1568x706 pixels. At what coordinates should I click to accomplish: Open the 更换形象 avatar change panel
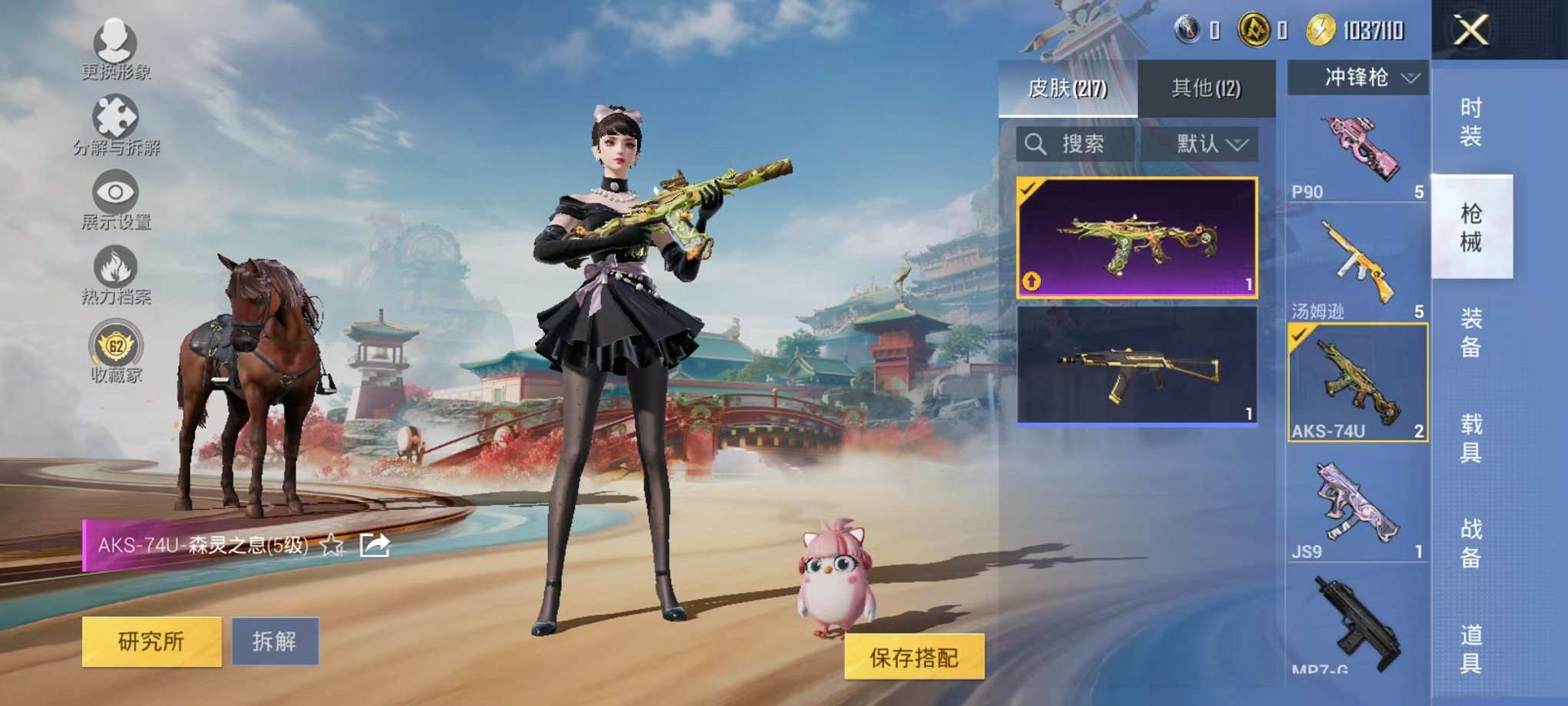coord(114,46)
